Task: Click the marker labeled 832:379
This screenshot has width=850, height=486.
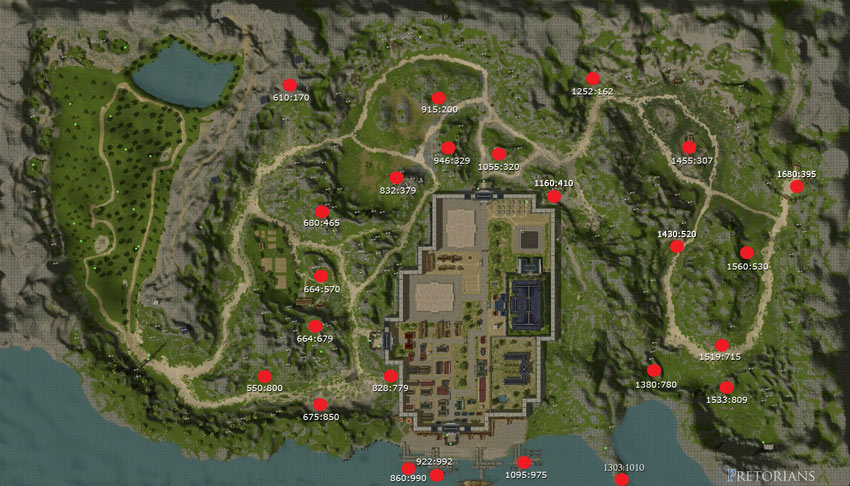Action: tap(397, 178)
